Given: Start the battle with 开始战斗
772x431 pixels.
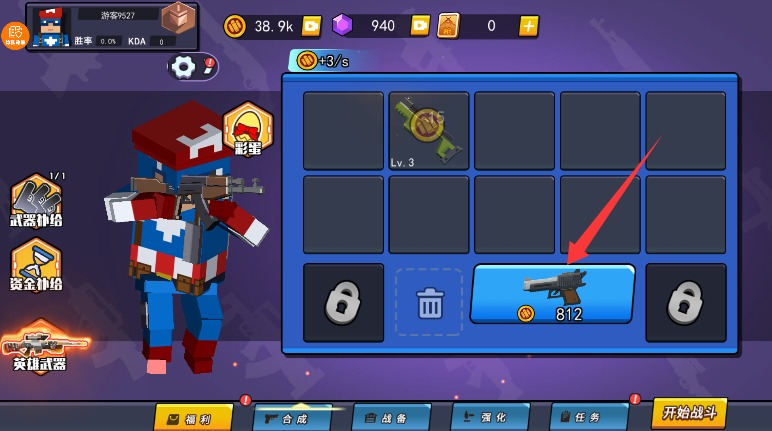Looking at the screenshot, I should [x=689, y=412].
